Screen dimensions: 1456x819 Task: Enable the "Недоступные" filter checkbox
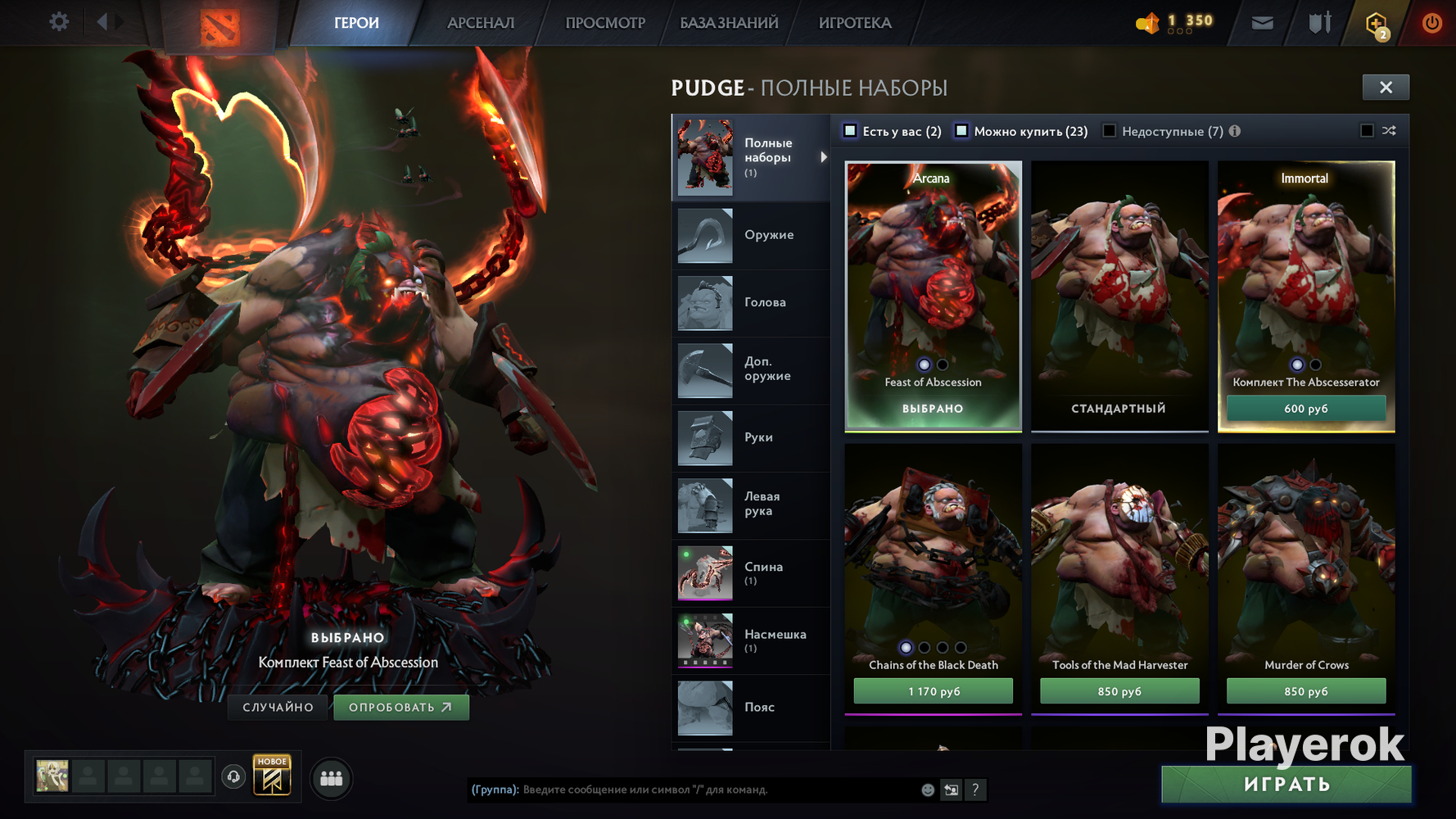pos(1110,131)
